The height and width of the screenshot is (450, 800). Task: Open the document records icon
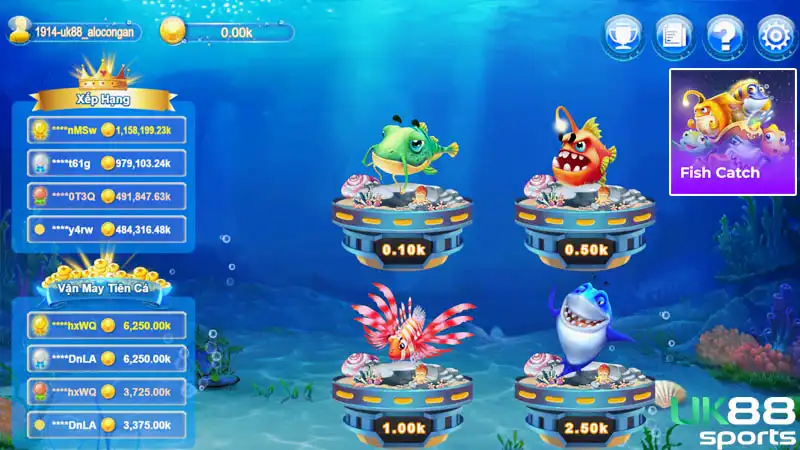672,37
